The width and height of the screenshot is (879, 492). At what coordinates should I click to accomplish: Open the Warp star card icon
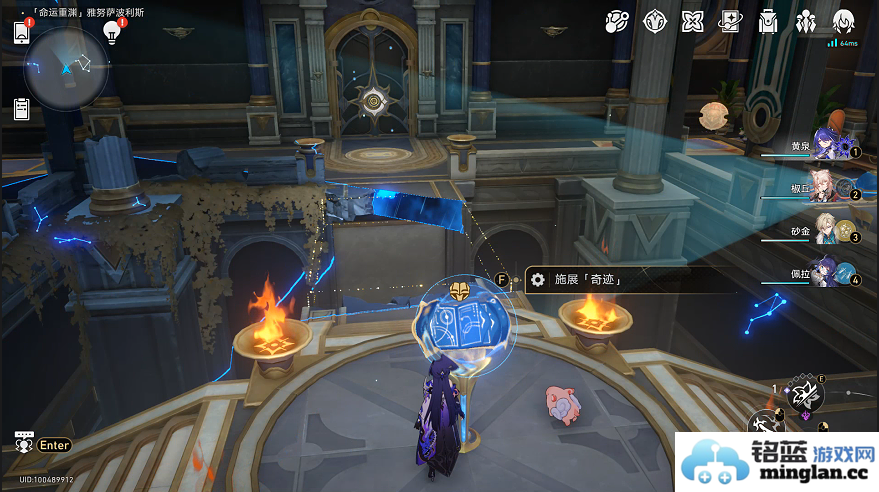[x=731, y=21]
